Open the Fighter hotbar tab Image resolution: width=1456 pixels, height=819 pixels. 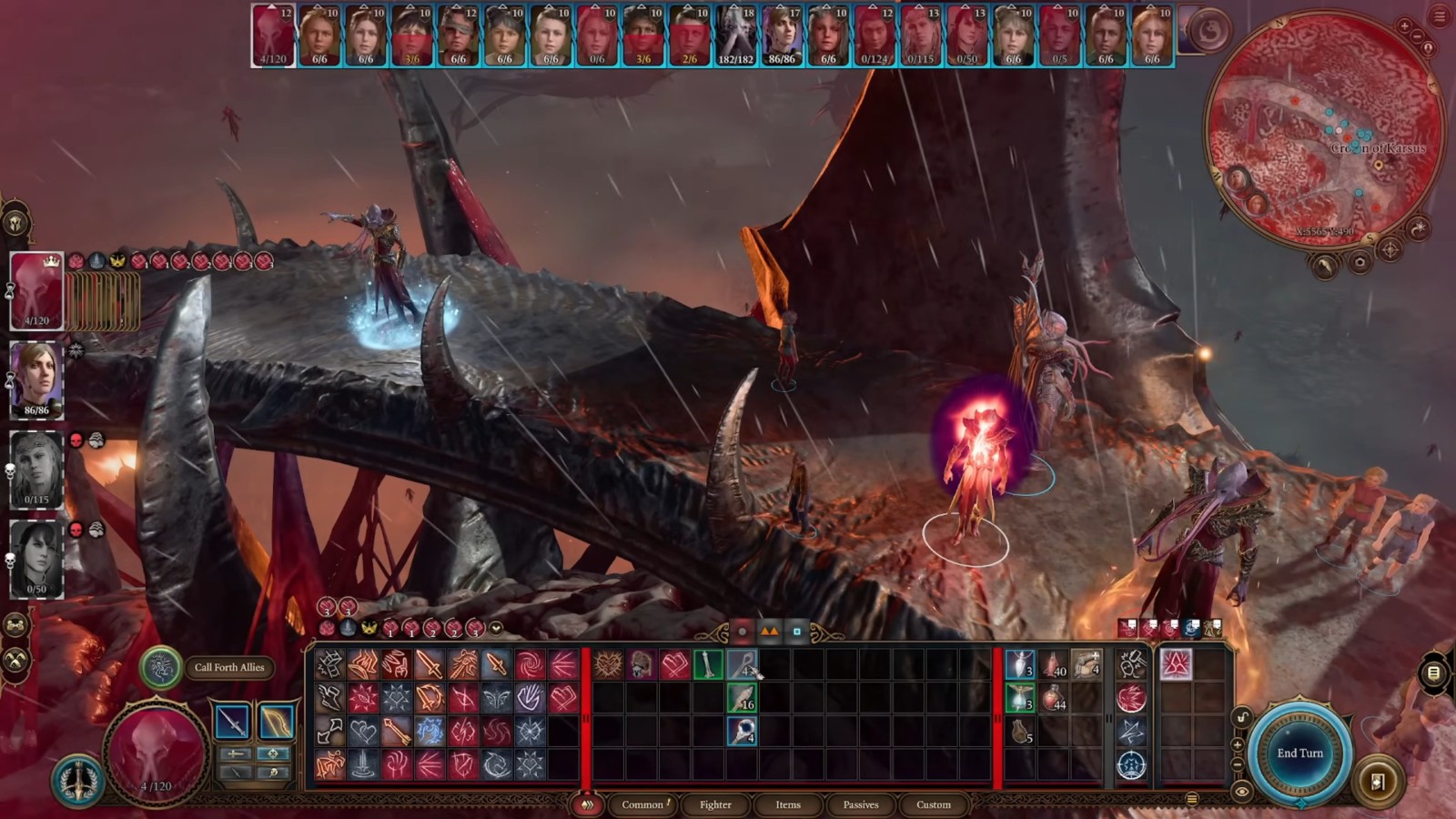pyautogui.click(x=715, y=804)
